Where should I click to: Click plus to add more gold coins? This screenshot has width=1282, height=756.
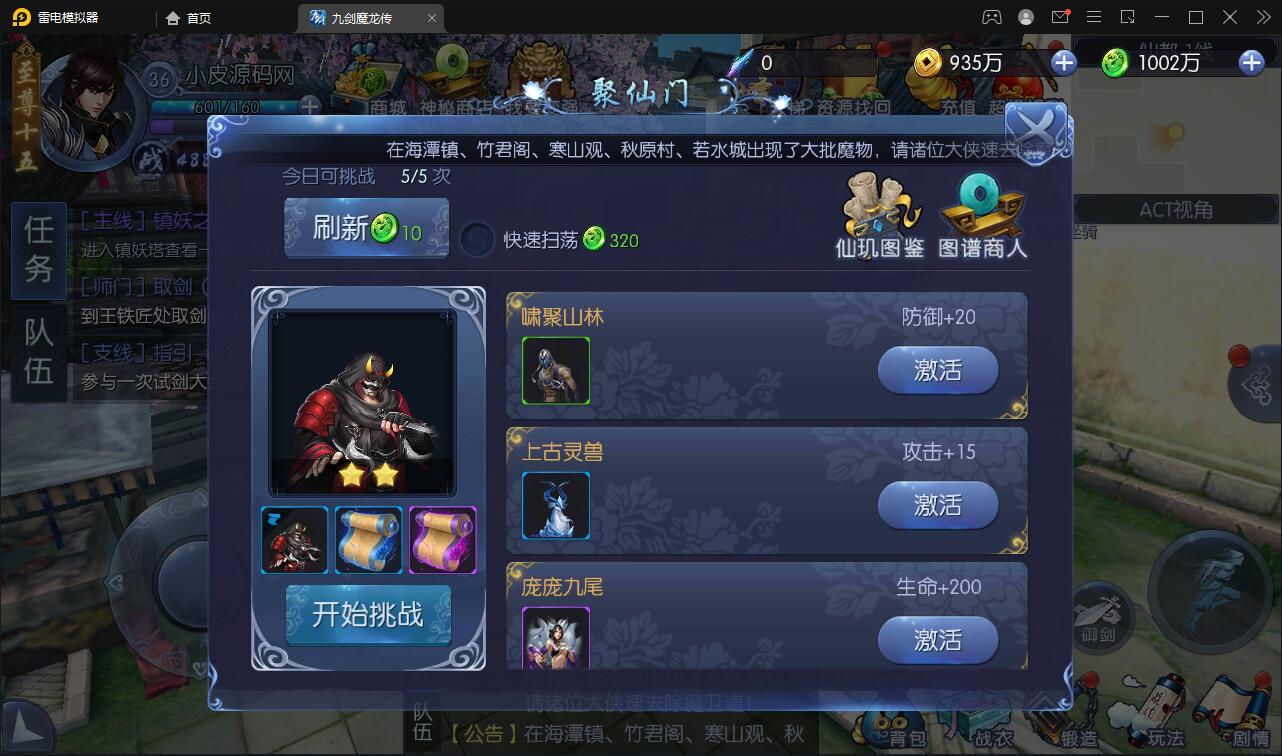pyautogui.click(x=1063, y=62)
